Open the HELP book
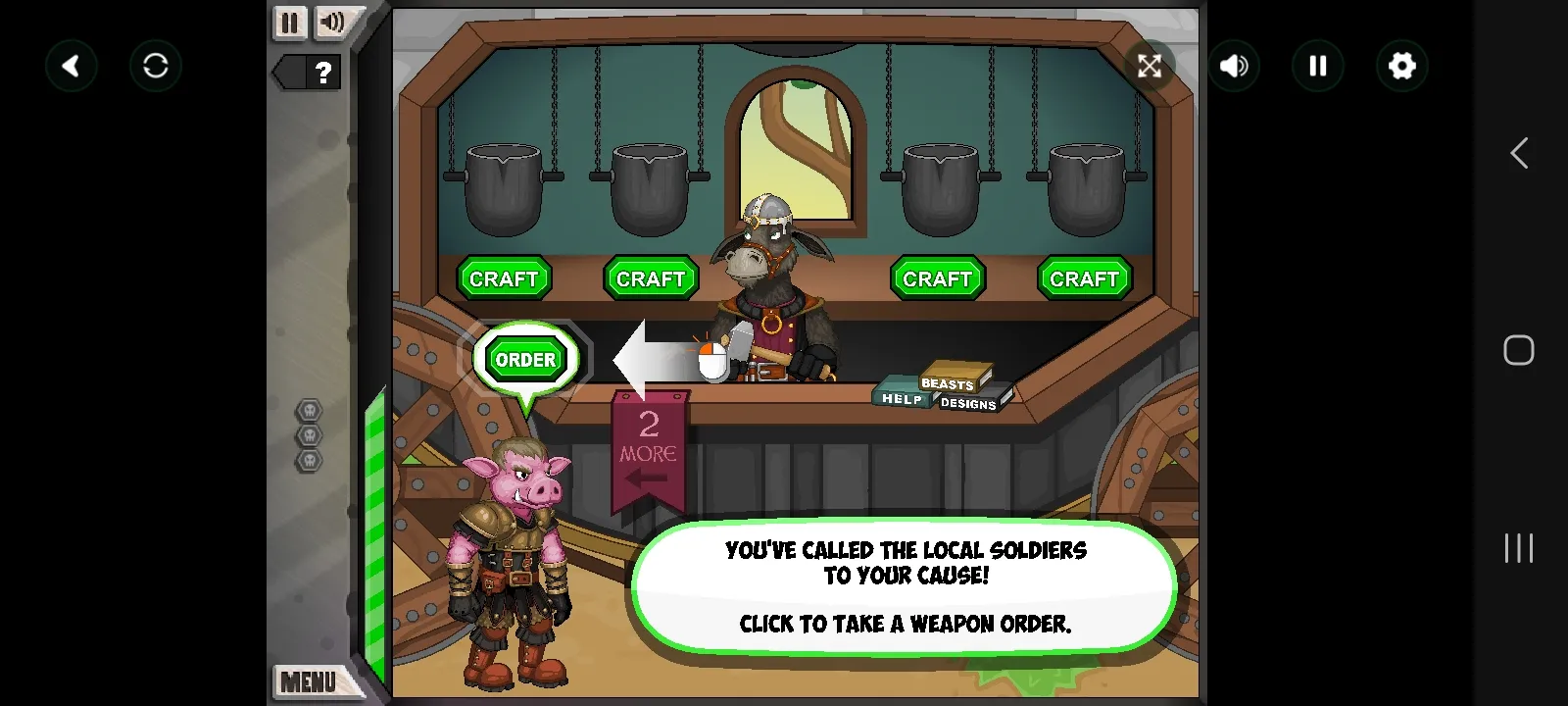The image size is (1568, 706). coord(901,398)
